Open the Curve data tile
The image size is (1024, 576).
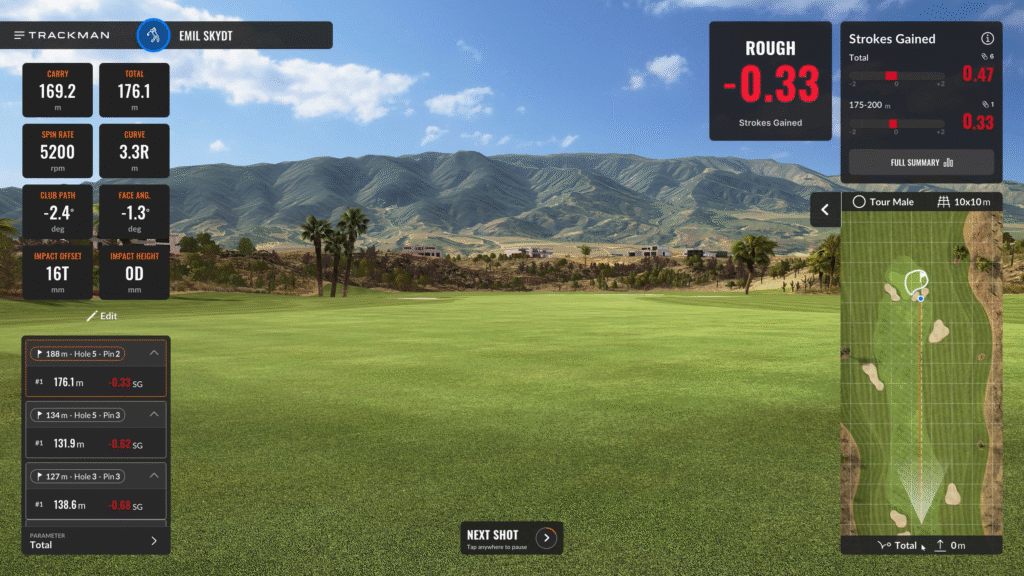[134, 150]
